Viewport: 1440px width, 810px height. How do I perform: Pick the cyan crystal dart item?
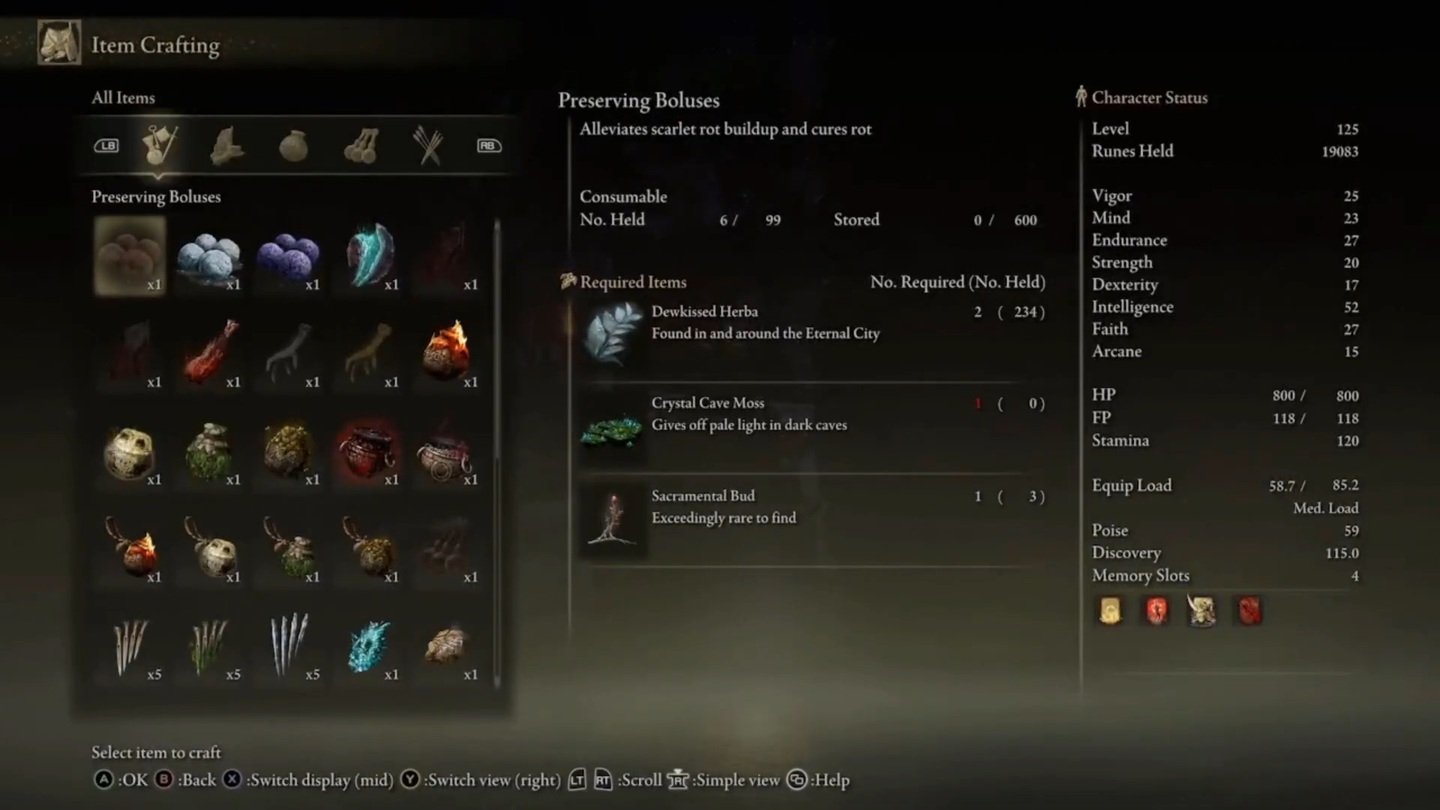pos(368,646)
